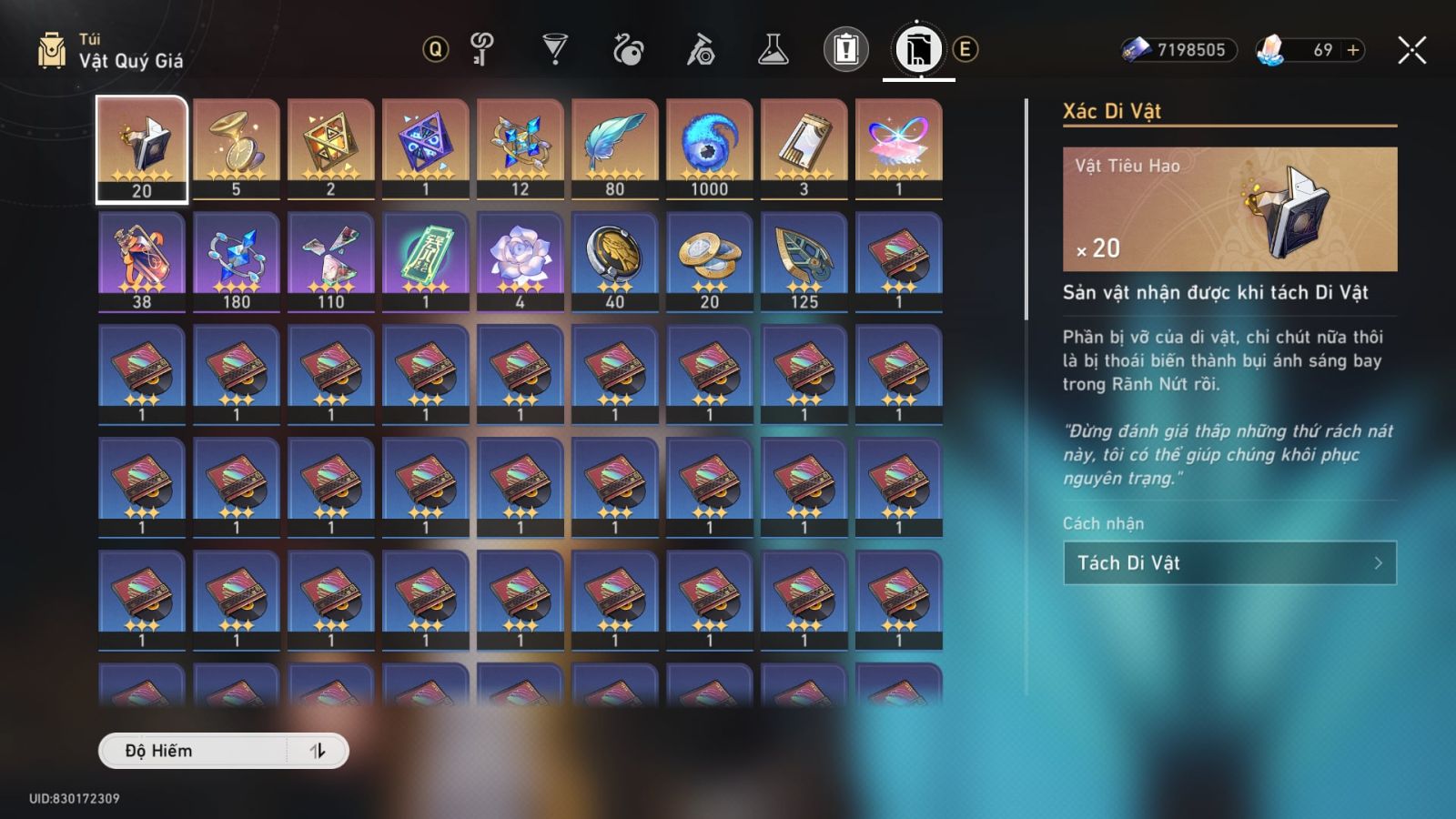This screenshot has height=819, width=1456.
Task: Switch to the funnel cone icon tab
Action: point(554,49)
